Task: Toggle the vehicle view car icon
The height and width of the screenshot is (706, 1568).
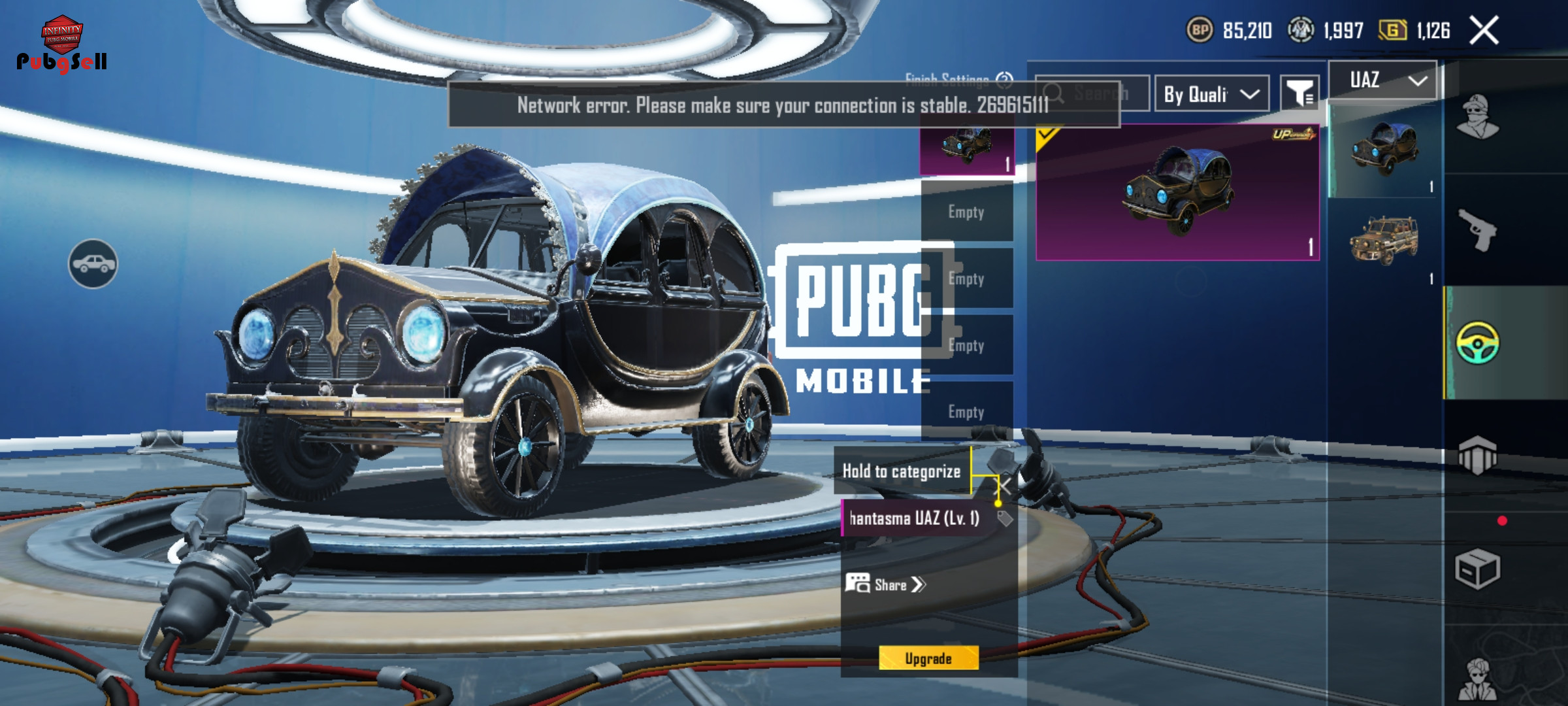Action: tap(93, 263)
